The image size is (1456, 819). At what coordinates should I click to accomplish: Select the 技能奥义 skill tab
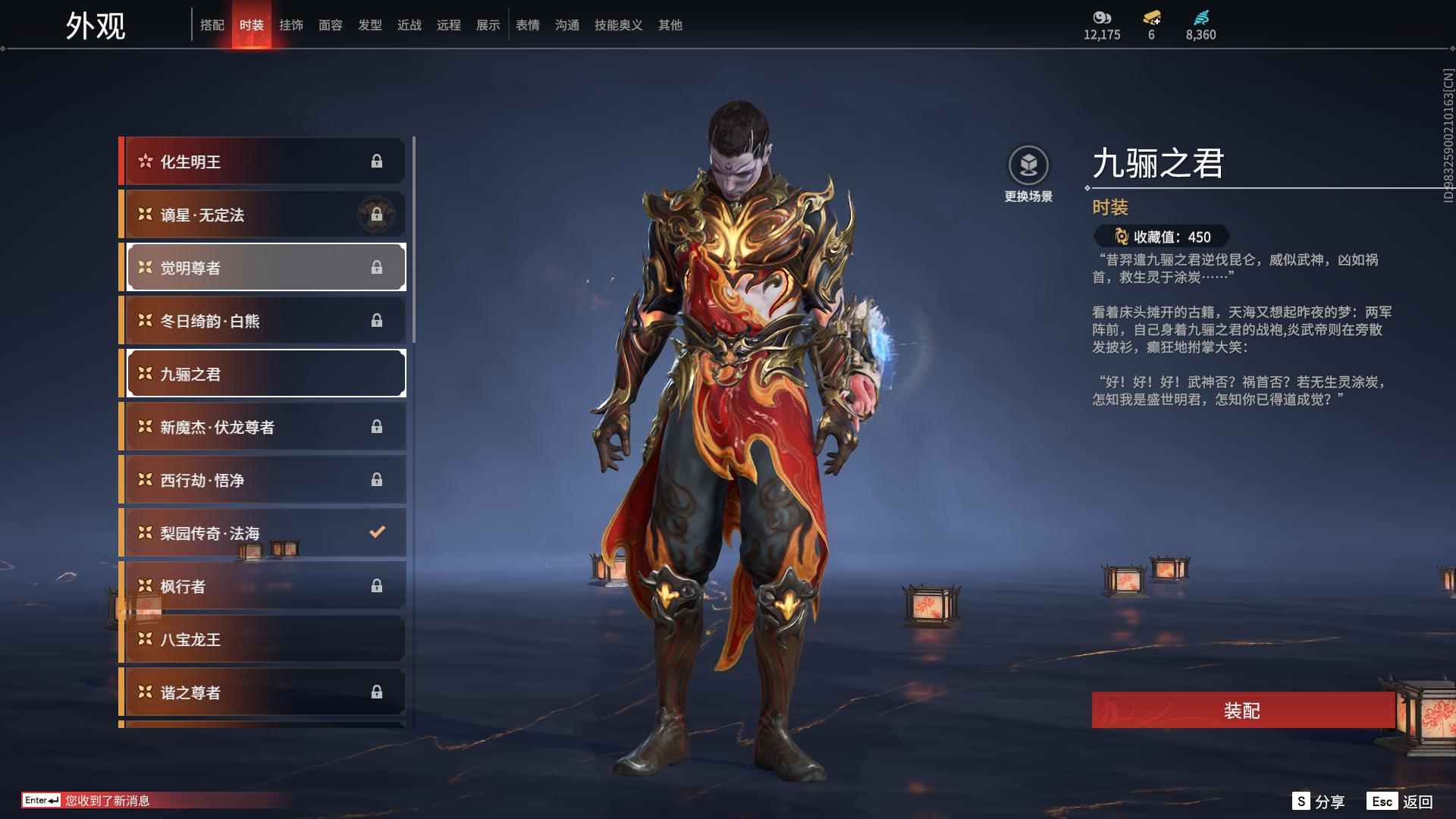(x=619, y=25)
